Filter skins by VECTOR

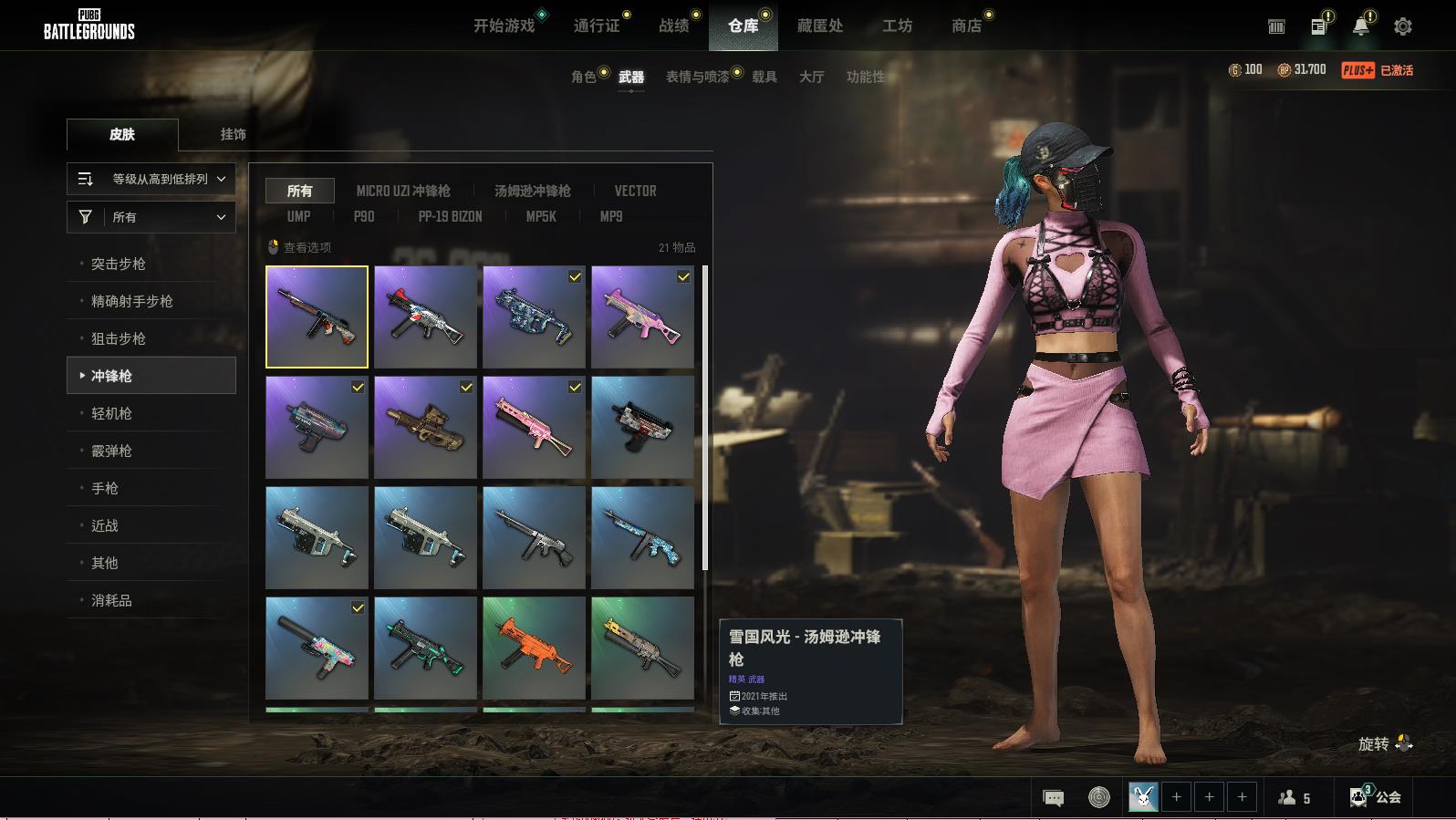pos(635,191)
